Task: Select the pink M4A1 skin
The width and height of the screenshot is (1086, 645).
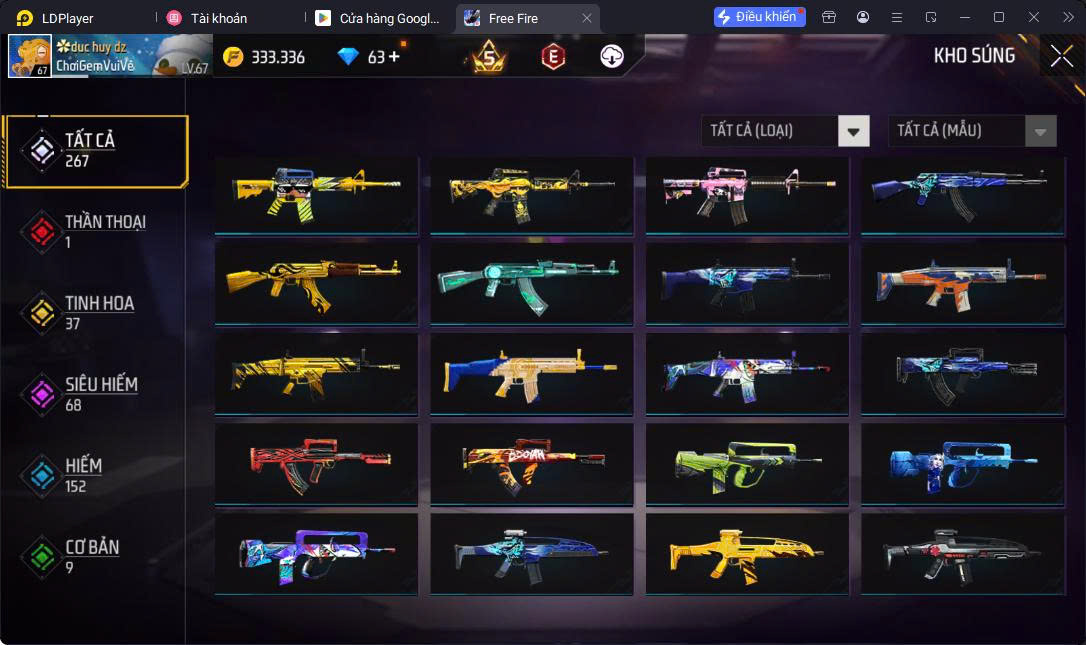Action: pyautogui.click(x=747, y=194)
